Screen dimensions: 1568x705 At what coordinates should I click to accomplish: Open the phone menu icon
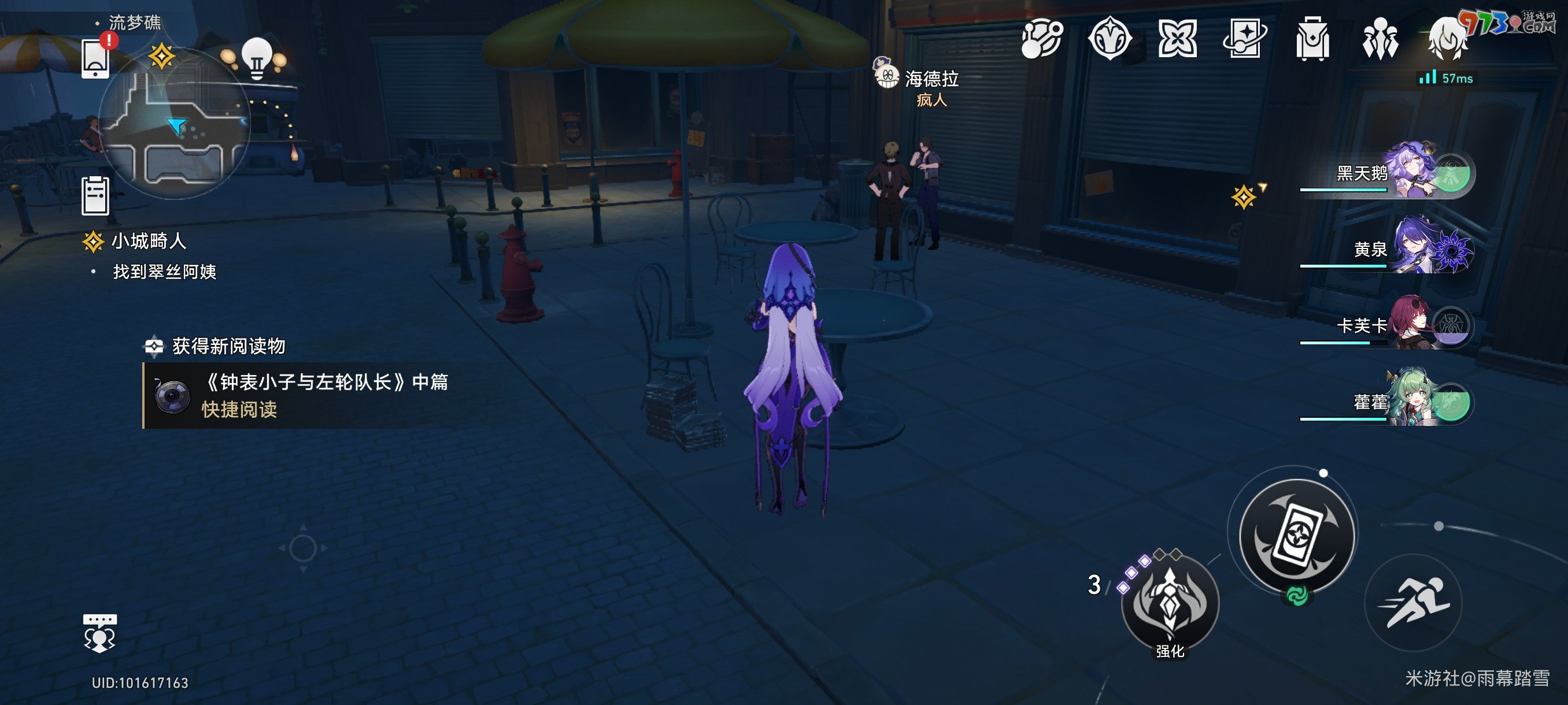[x=95, y=58]
